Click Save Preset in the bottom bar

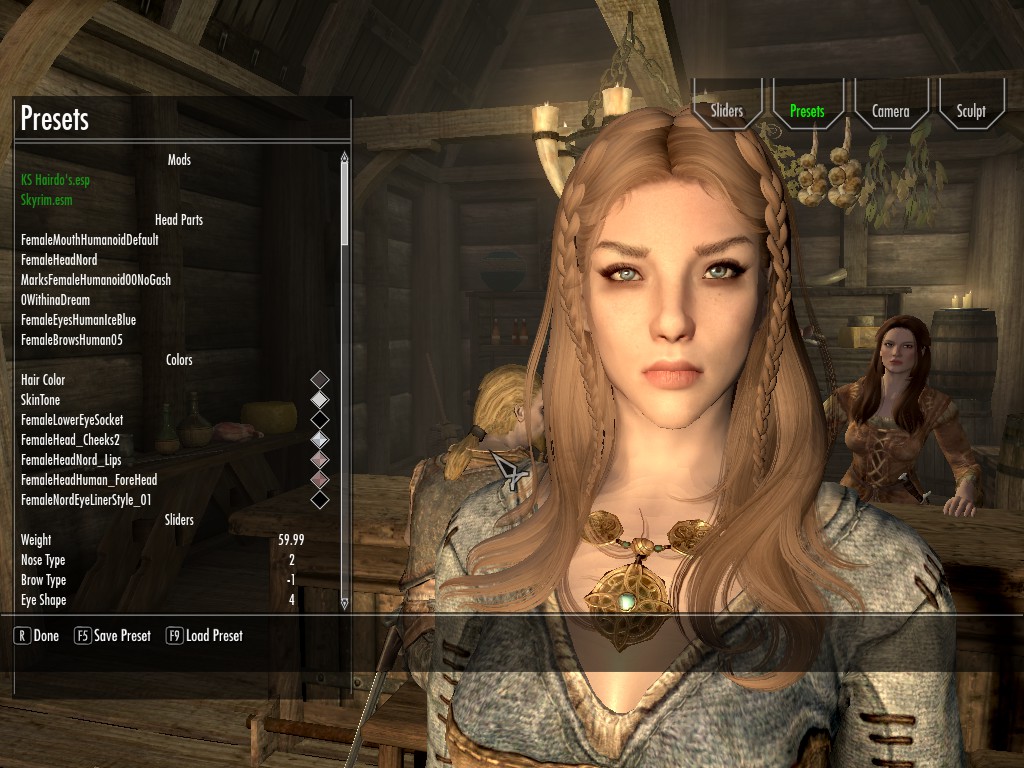[113, 636]
